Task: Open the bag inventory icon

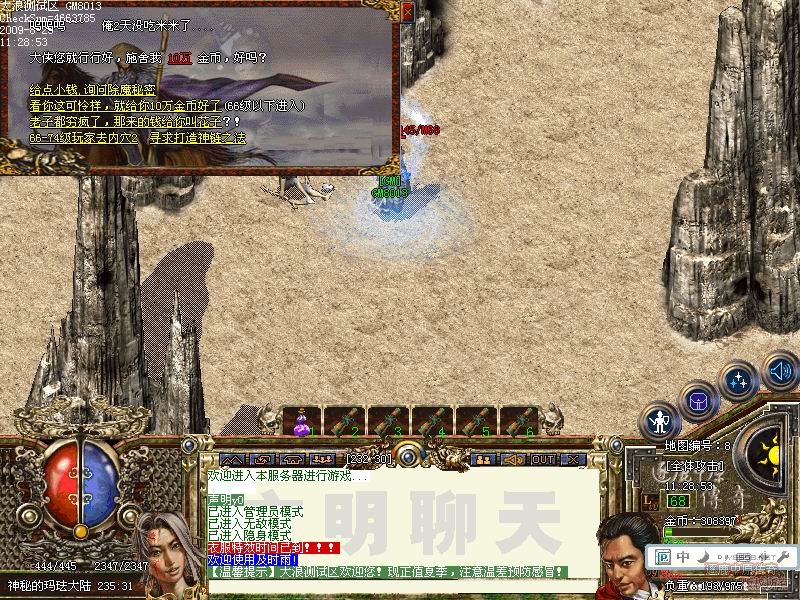Action: [698, 401]
